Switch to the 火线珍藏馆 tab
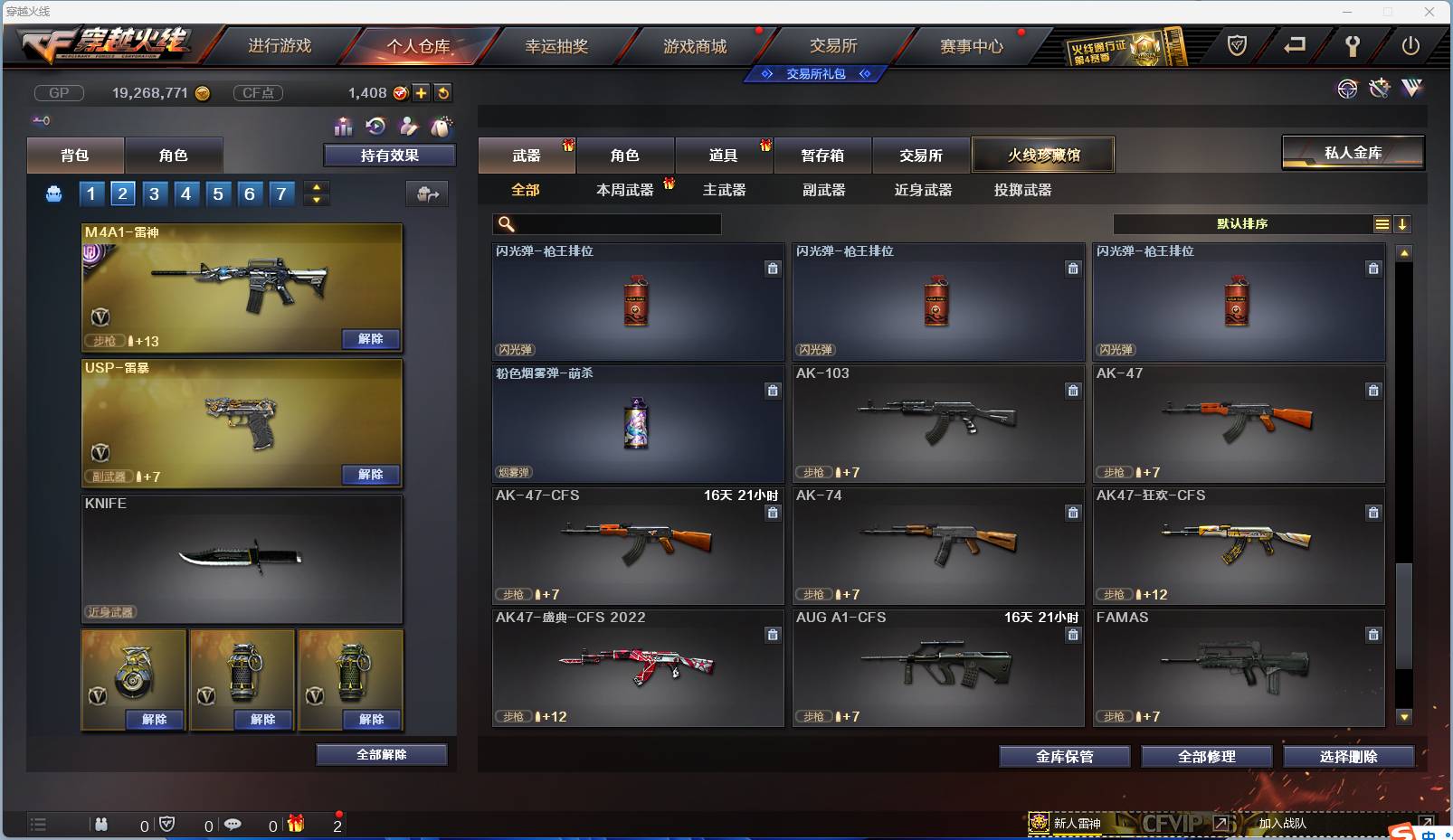 tap(1044, 155)
